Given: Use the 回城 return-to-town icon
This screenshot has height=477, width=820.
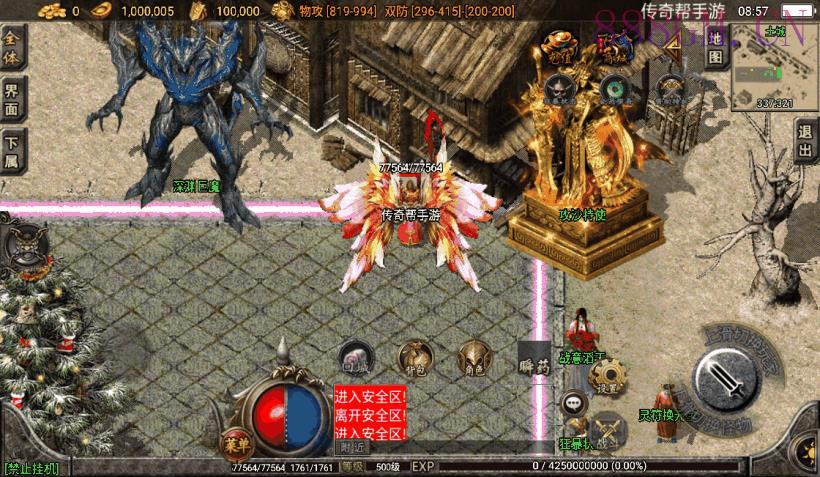Looking at the screenshot, I should tap(356, 358).
